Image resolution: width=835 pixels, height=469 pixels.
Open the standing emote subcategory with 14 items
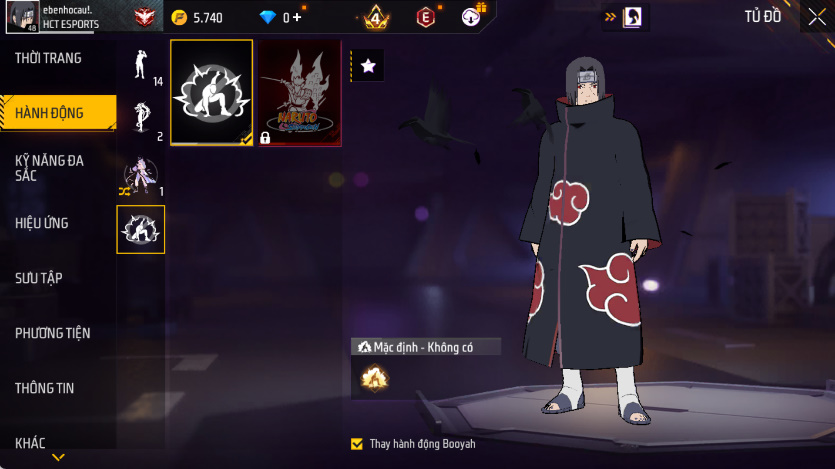pyautogui.click(x=141, y=65)
